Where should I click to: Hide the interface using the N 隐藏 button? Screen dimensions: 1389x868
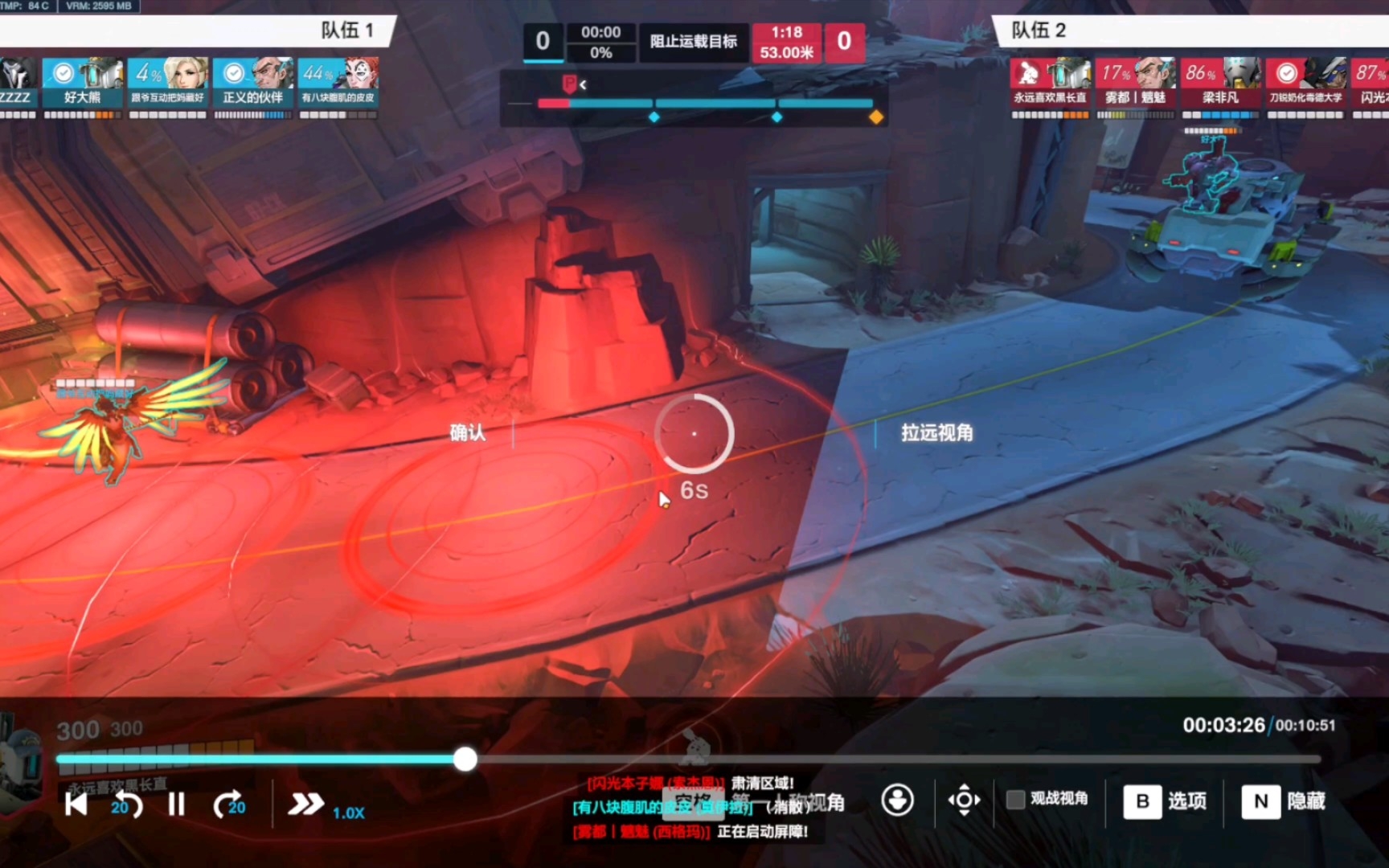pos(1284,801)
